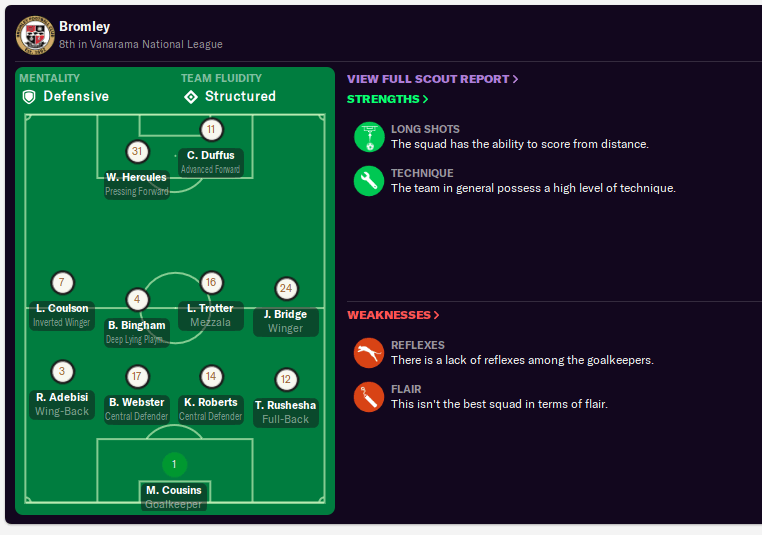This screenshot has height=535, width=762.
Task: Select central defender K. Roberts
Action: pos(210,402)
